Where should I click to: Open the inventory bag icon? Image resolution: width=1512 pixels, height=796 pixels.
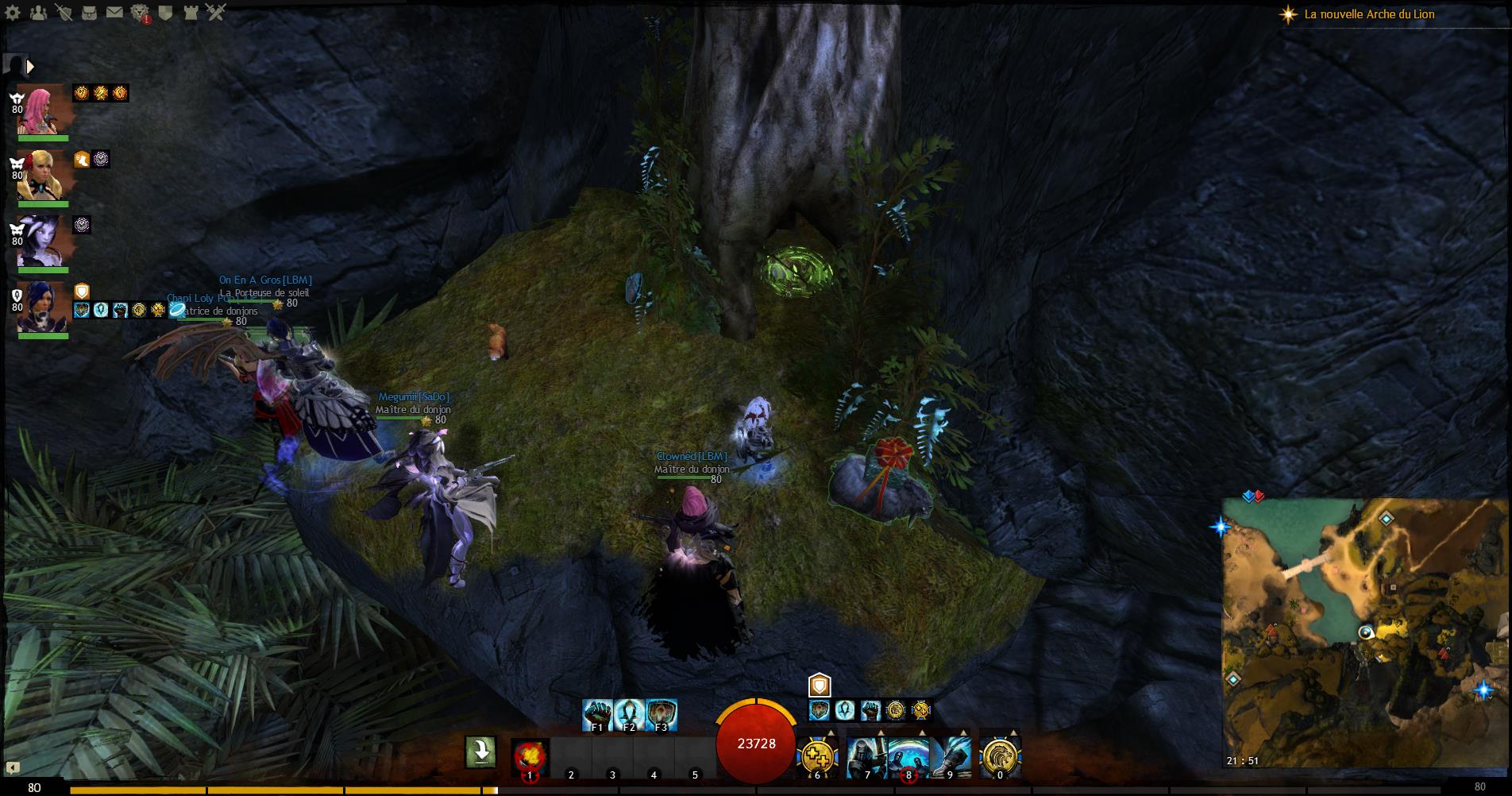[x=90, y=12]
